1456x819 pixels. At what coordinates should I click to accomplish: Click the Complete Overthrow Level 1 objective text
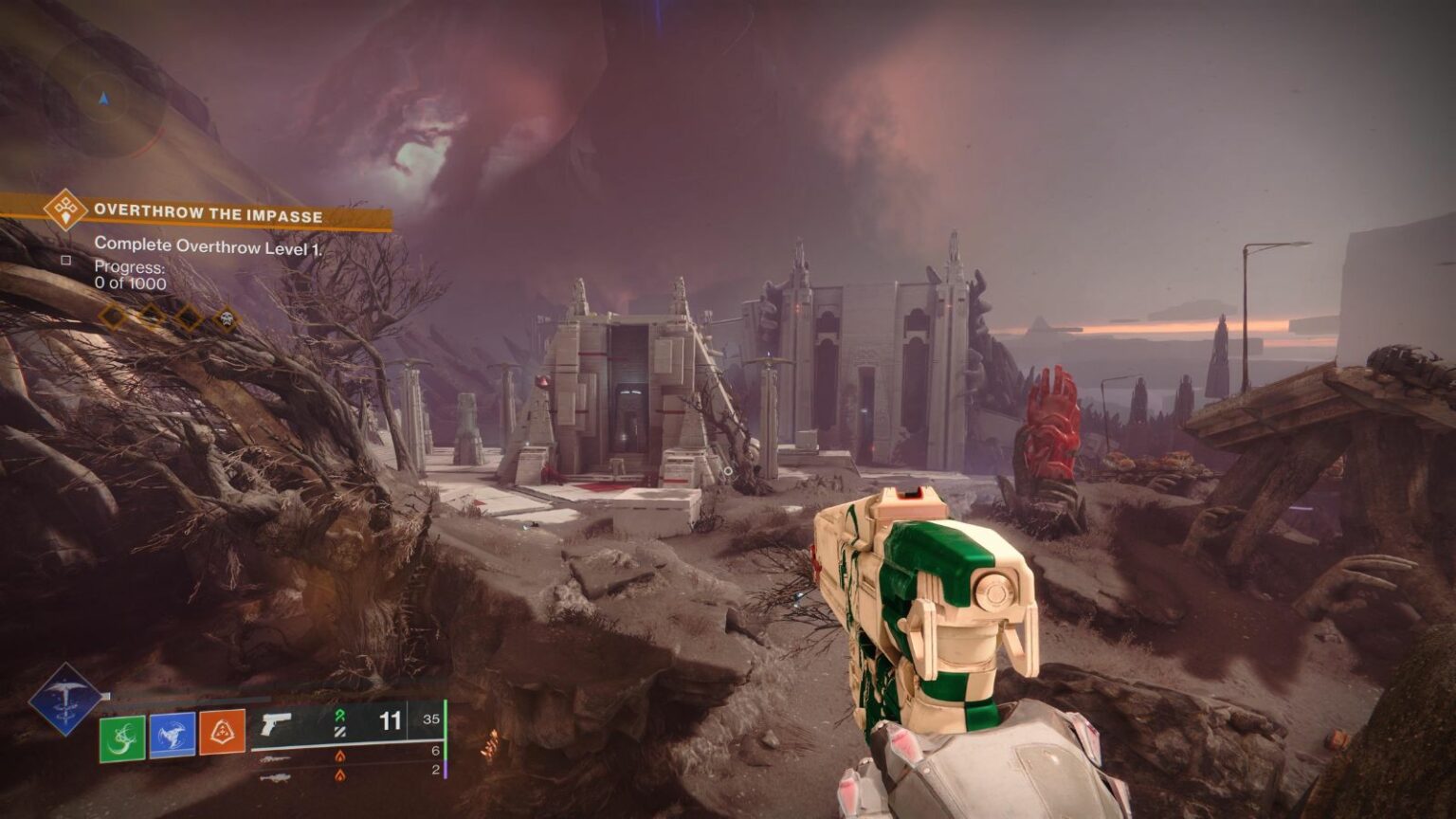(x=209, y=245)
